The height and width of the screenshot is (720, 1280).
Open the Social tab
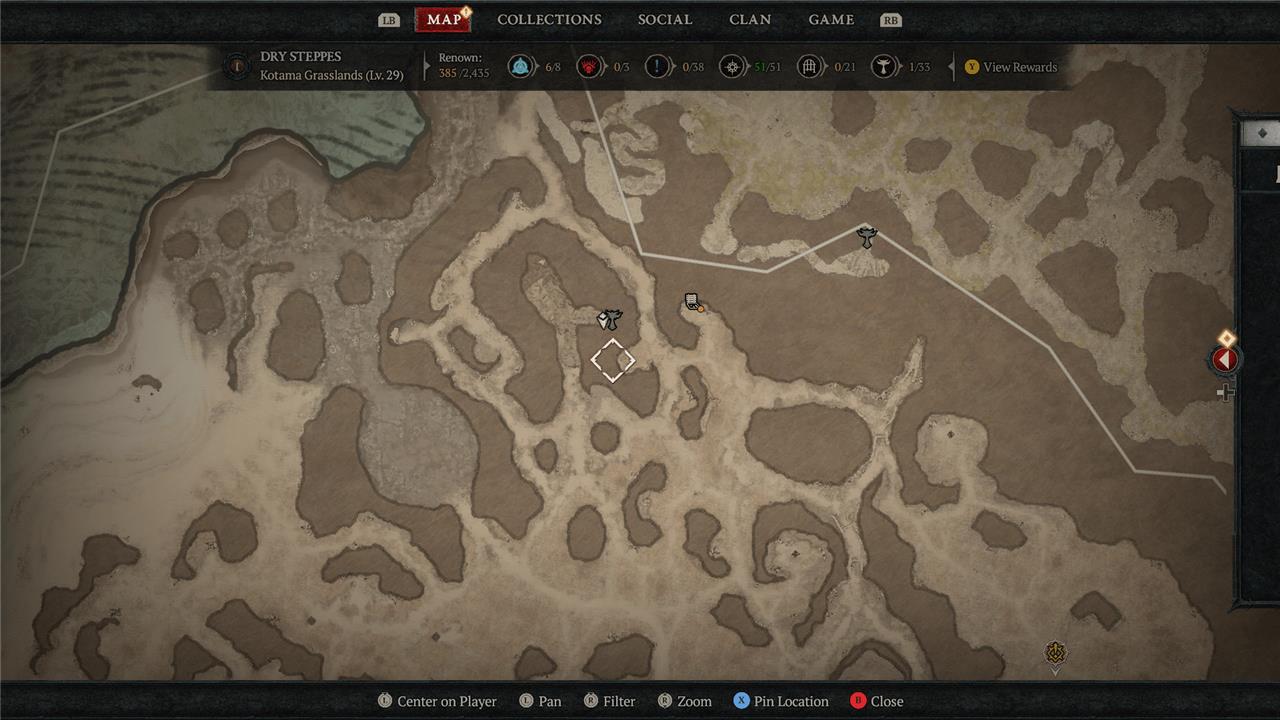click(x=665, y=20)
